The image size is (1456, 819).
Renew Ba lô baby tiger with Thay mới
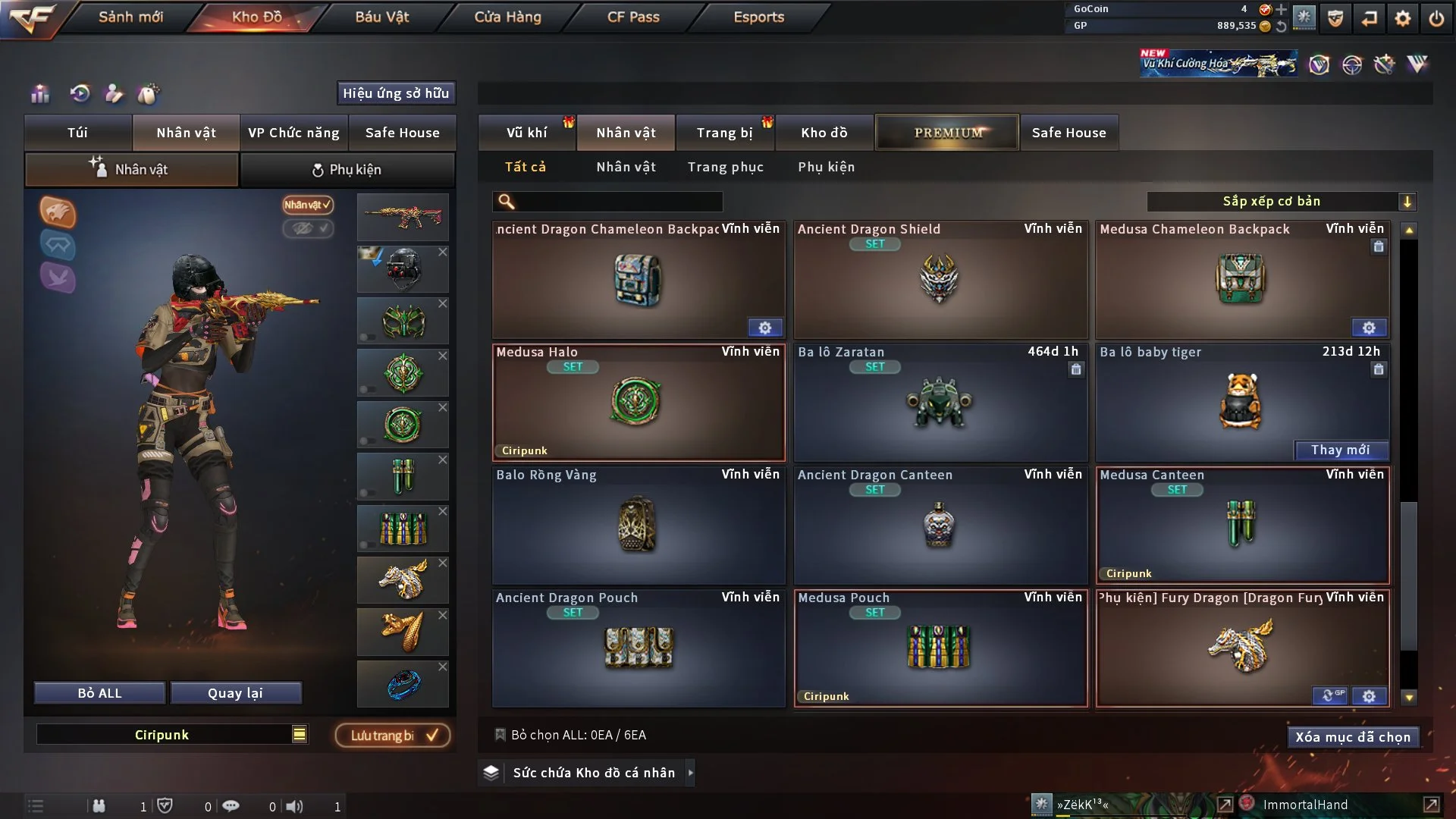coord(1340,450)
